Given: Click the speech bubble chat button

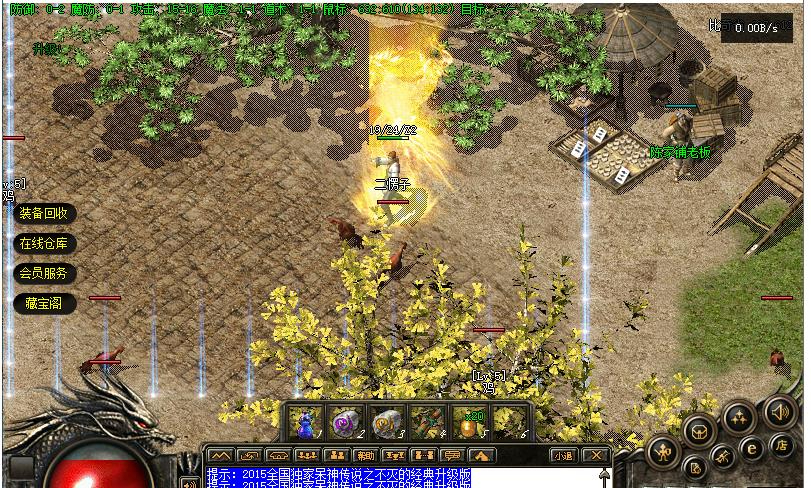Looking at the screenshot, I should click(452, 455).
